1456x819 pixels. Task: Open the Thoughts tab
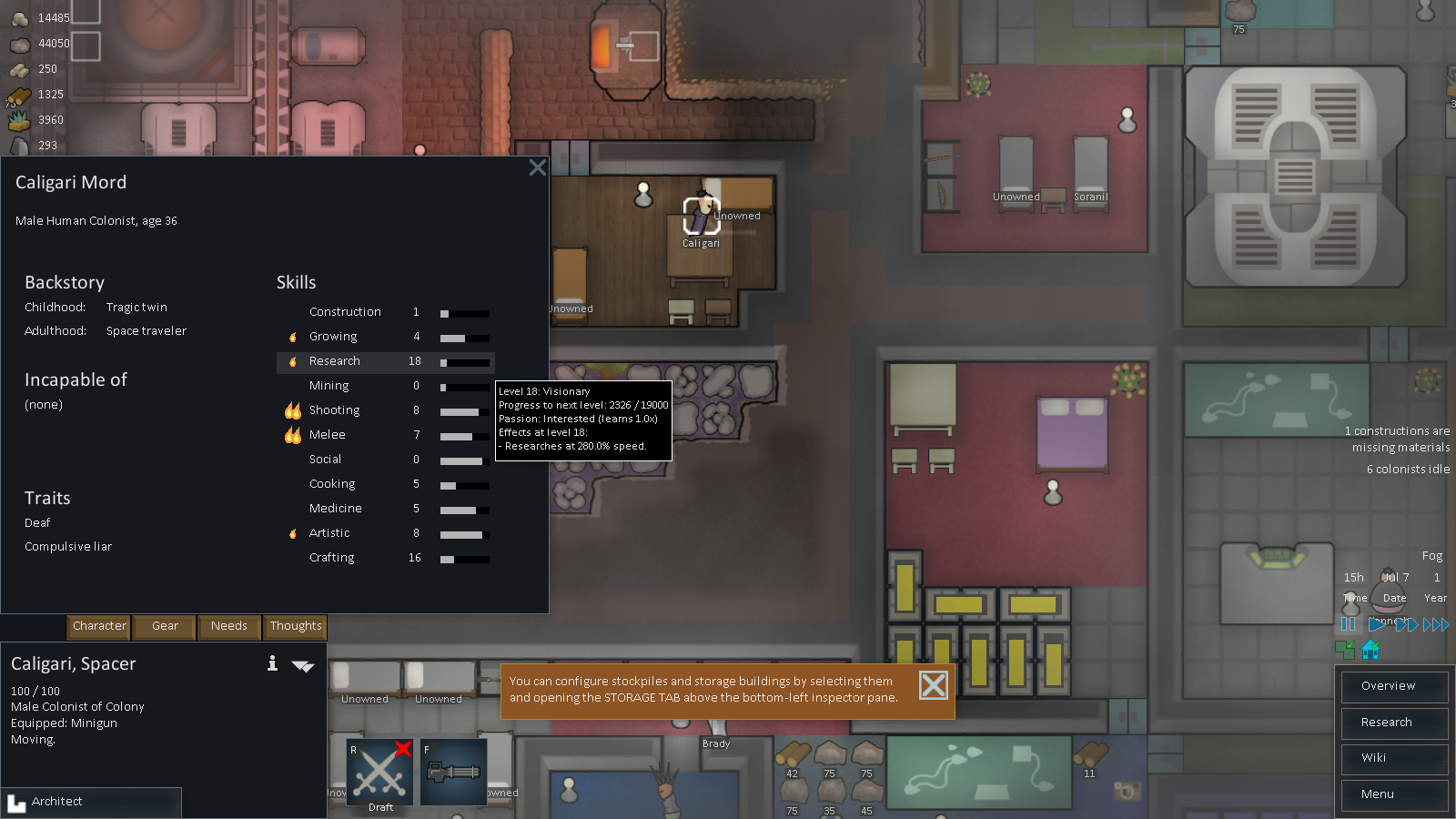(x=295, y=627)
